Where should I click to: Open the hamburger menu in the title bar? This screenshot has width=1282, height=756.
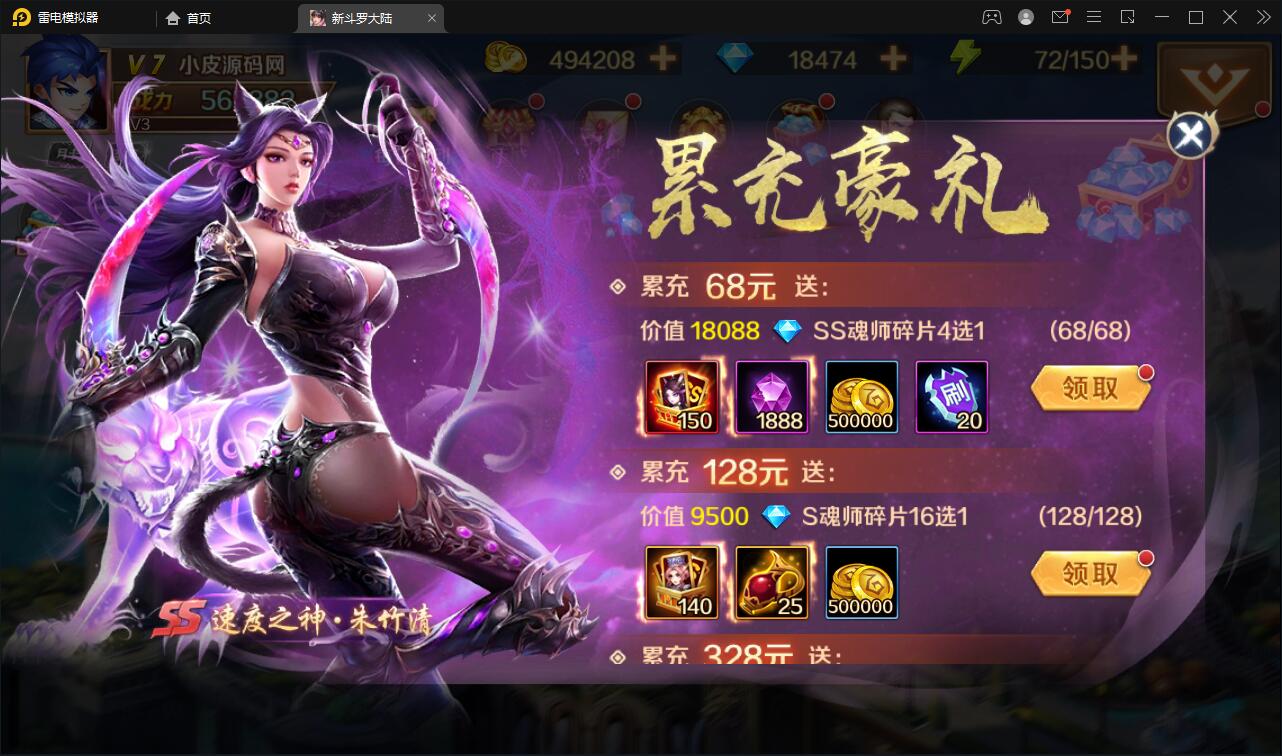tap(1094, 17)
